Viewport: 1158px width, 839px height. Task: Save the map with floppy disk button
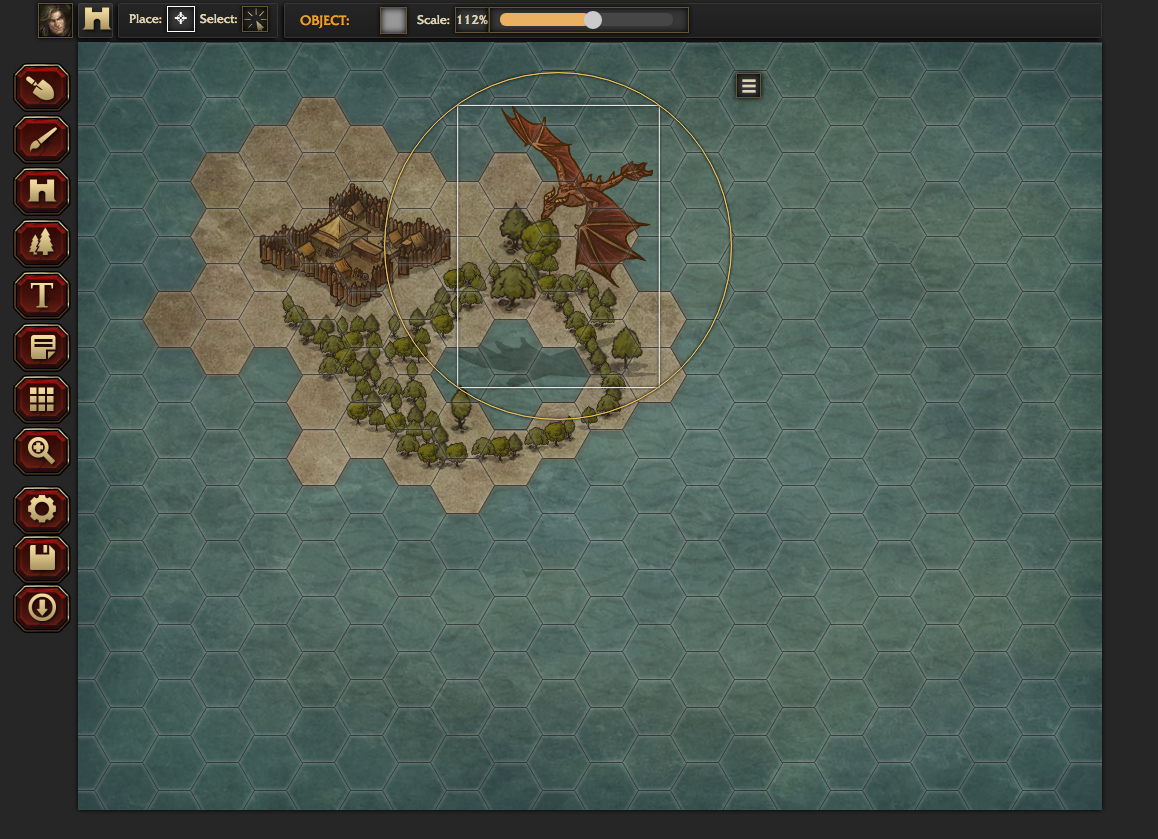pyautogui.click(x=41, y=559)
